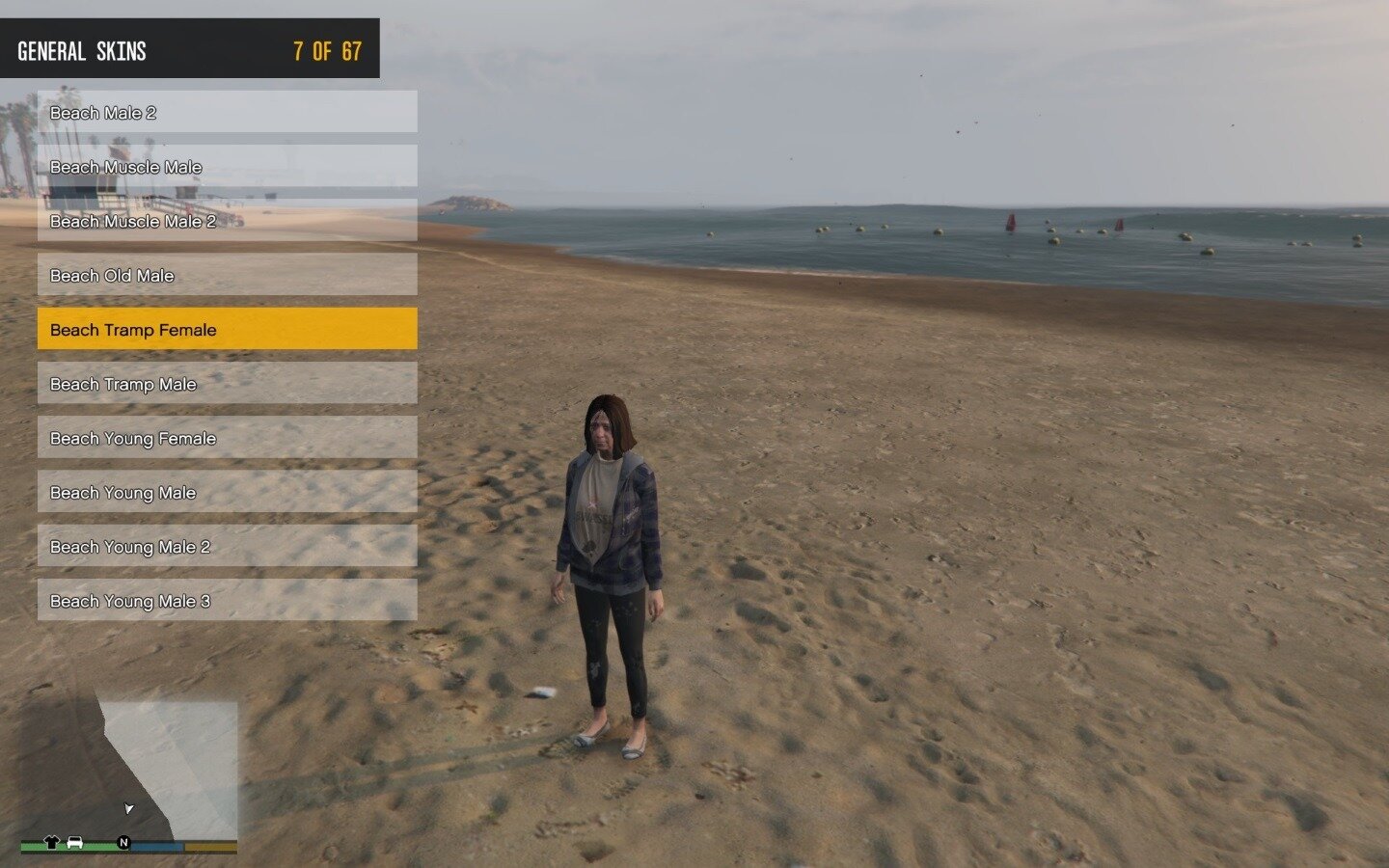Apply the Beach Young Male 3 skin

[x=227, y=600]
